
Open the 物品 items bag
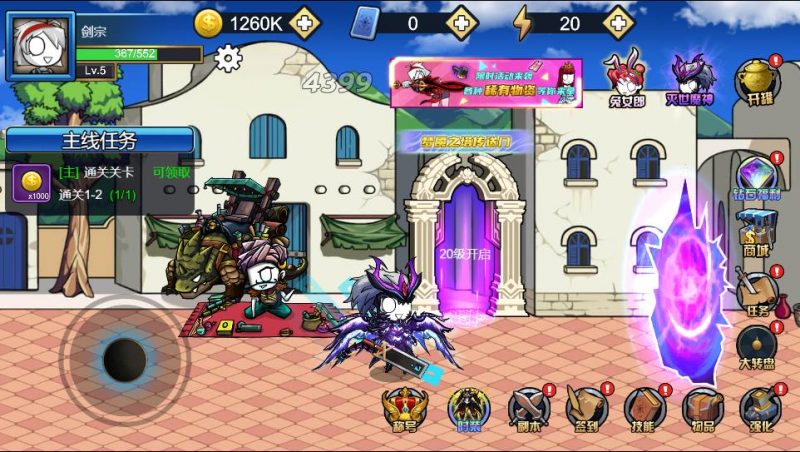[x=703, y=409]
